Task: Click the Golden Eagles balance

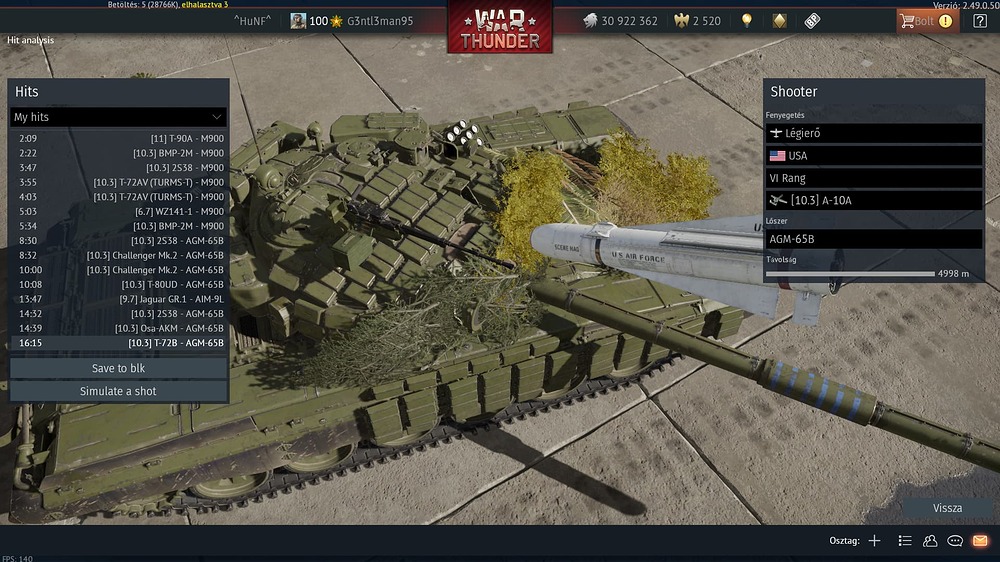Action: point(698,21)
